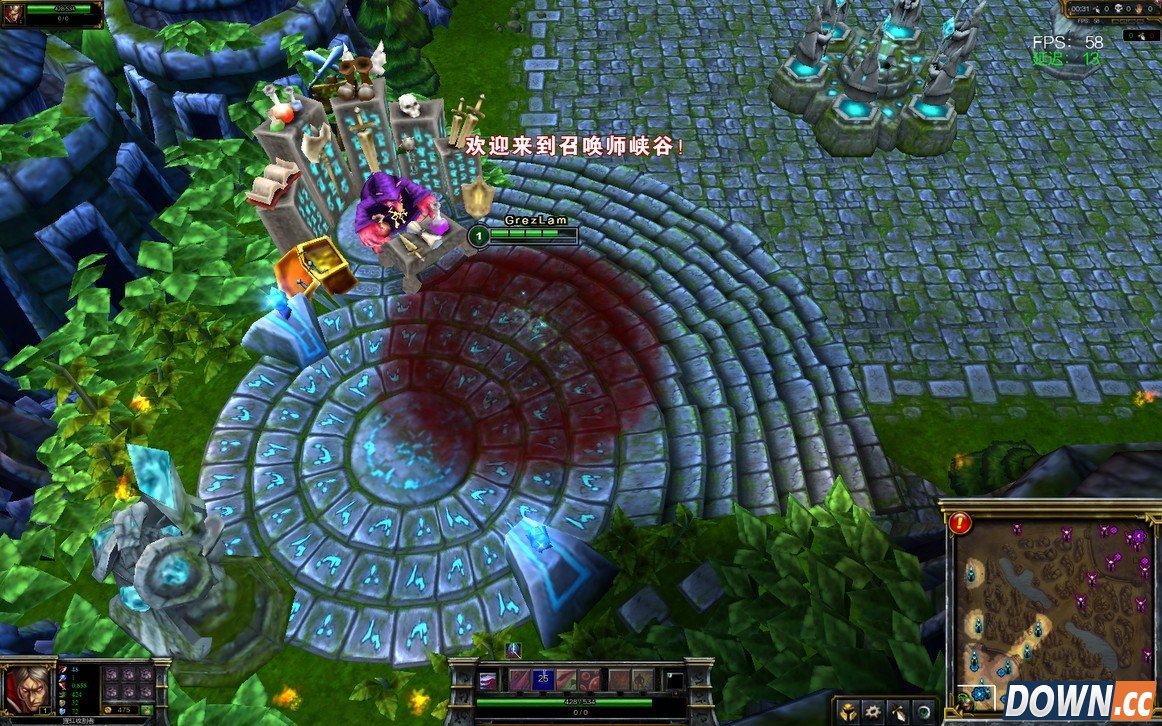The width and height of the screenshot is (1162, 726).
Task: Click the ability level-up icon above the skill bar
Action: tap(514, 651)
